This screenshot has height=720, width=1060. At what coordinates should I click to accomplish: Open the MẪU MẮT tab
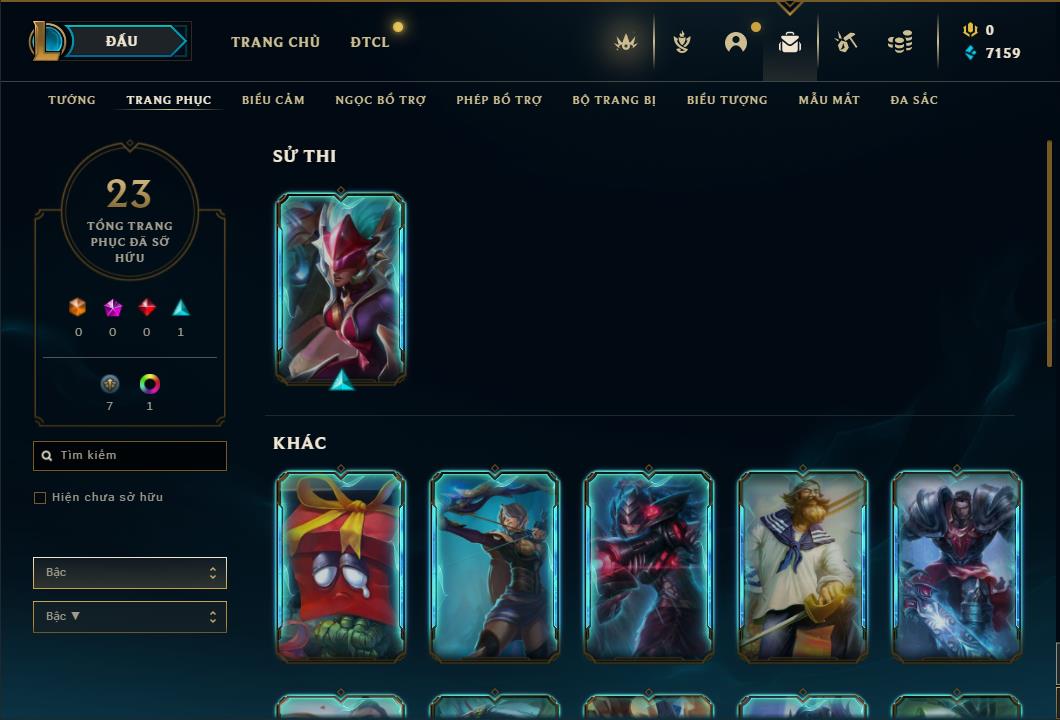click(829, 100)
